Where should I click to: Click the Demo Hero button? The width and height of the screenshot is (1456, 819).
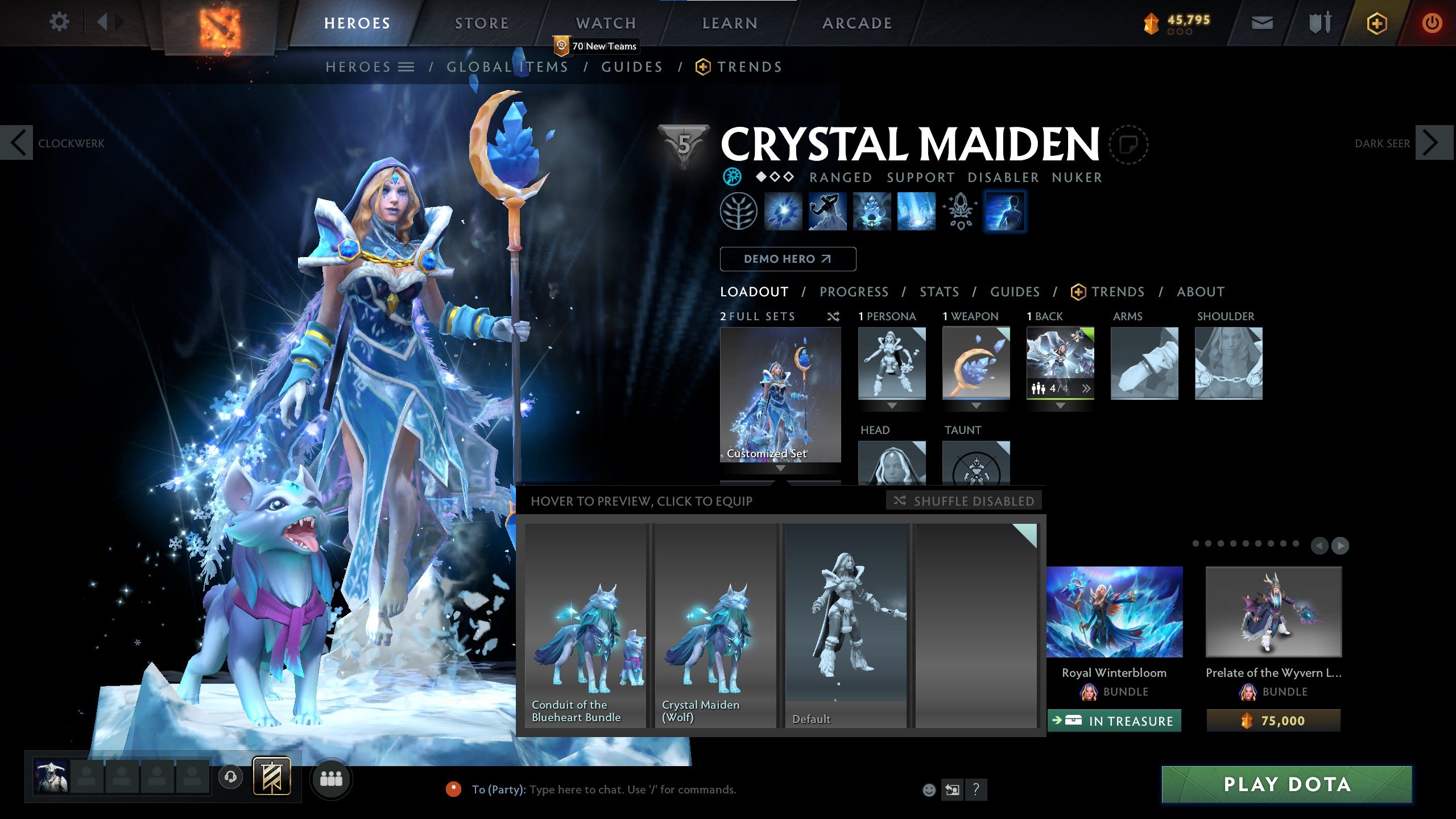(x=788, y=259)
